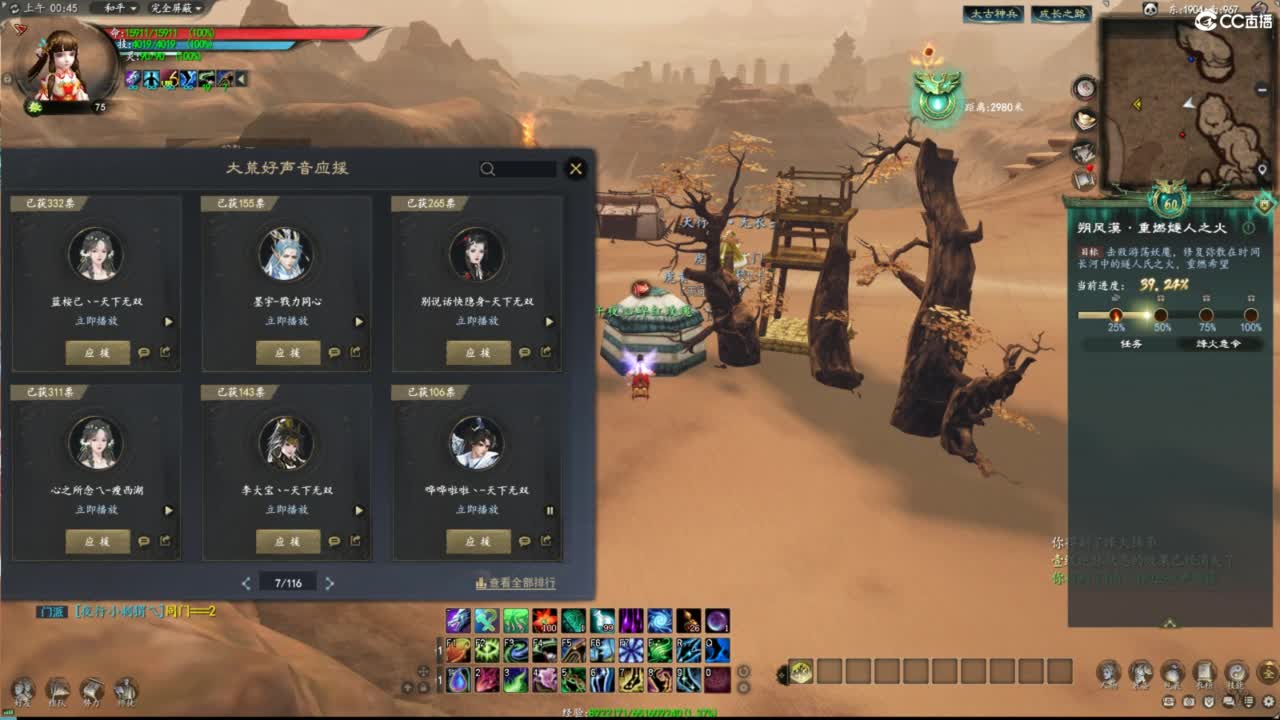The height and width of the screenshot is (720, 1280).
Task: Click the 应援 button under 蓝桉已~天下无双
Action: tap(97, 352)
